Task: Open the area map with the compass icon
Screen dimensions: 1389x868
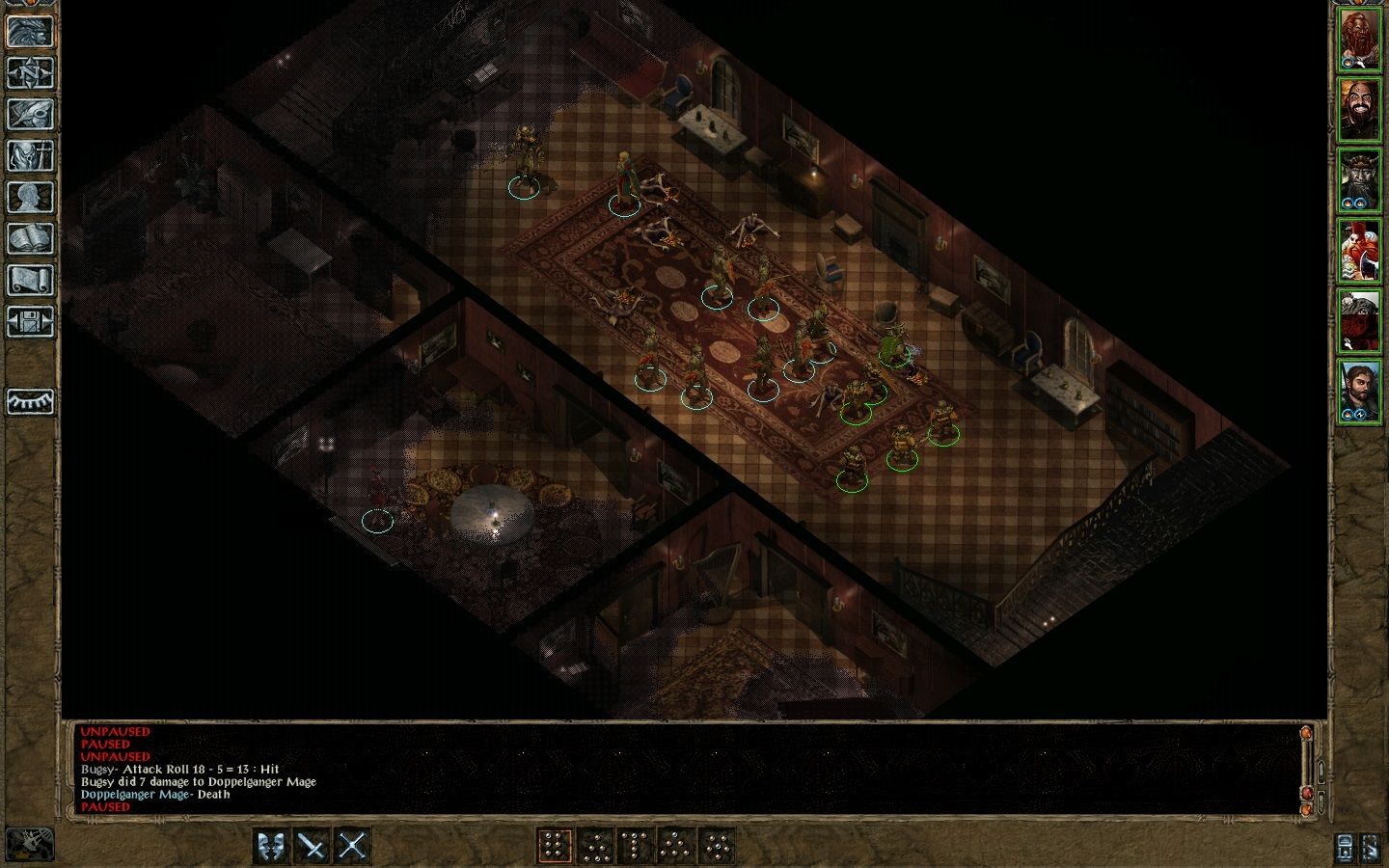Action: (31, 72)
